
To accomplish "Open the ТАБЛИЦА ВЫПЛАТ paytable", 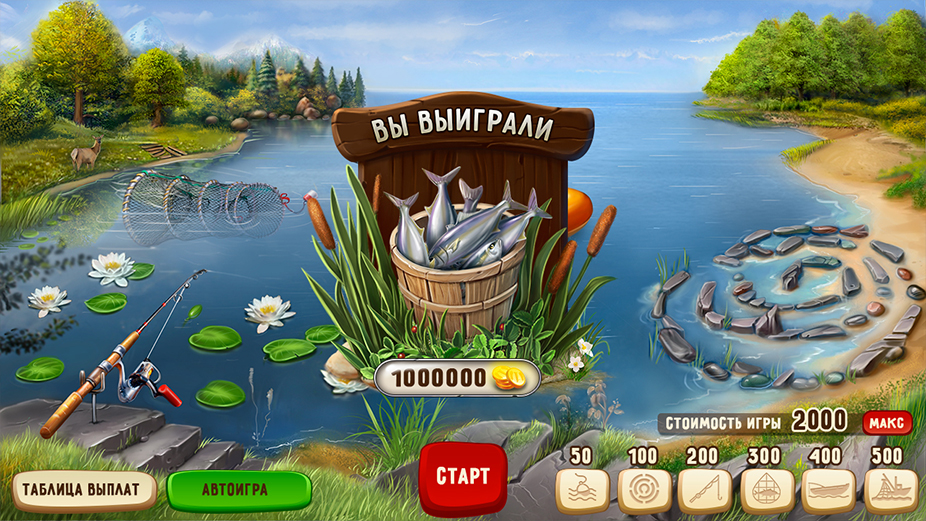I will pyautogui.click(x=85, y=490).
